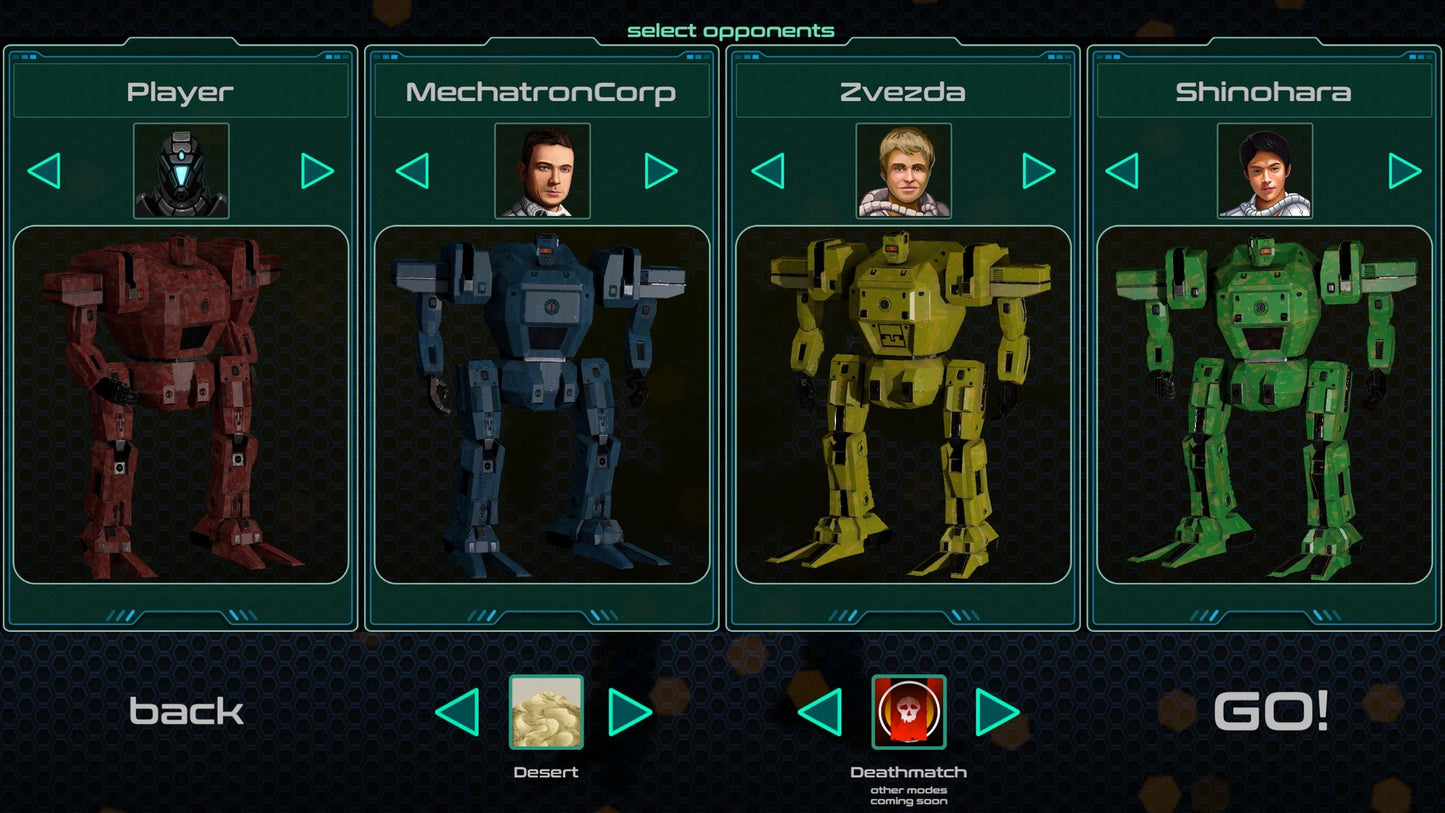Image resolution: width=1445 pixels, height=813 pixels.
Task: Click the Zvezda pilot portrait
Action: (x=903, y=169)
